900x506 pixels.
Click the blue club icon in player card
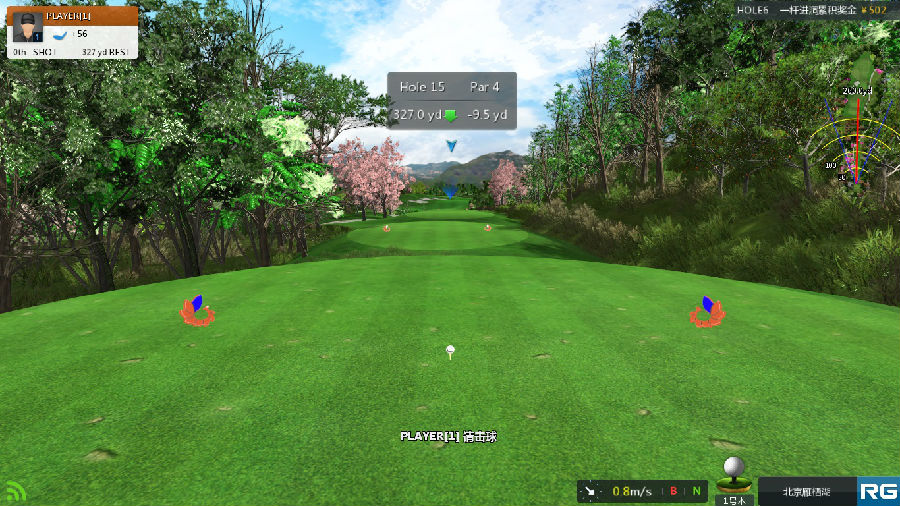[61, 34]
